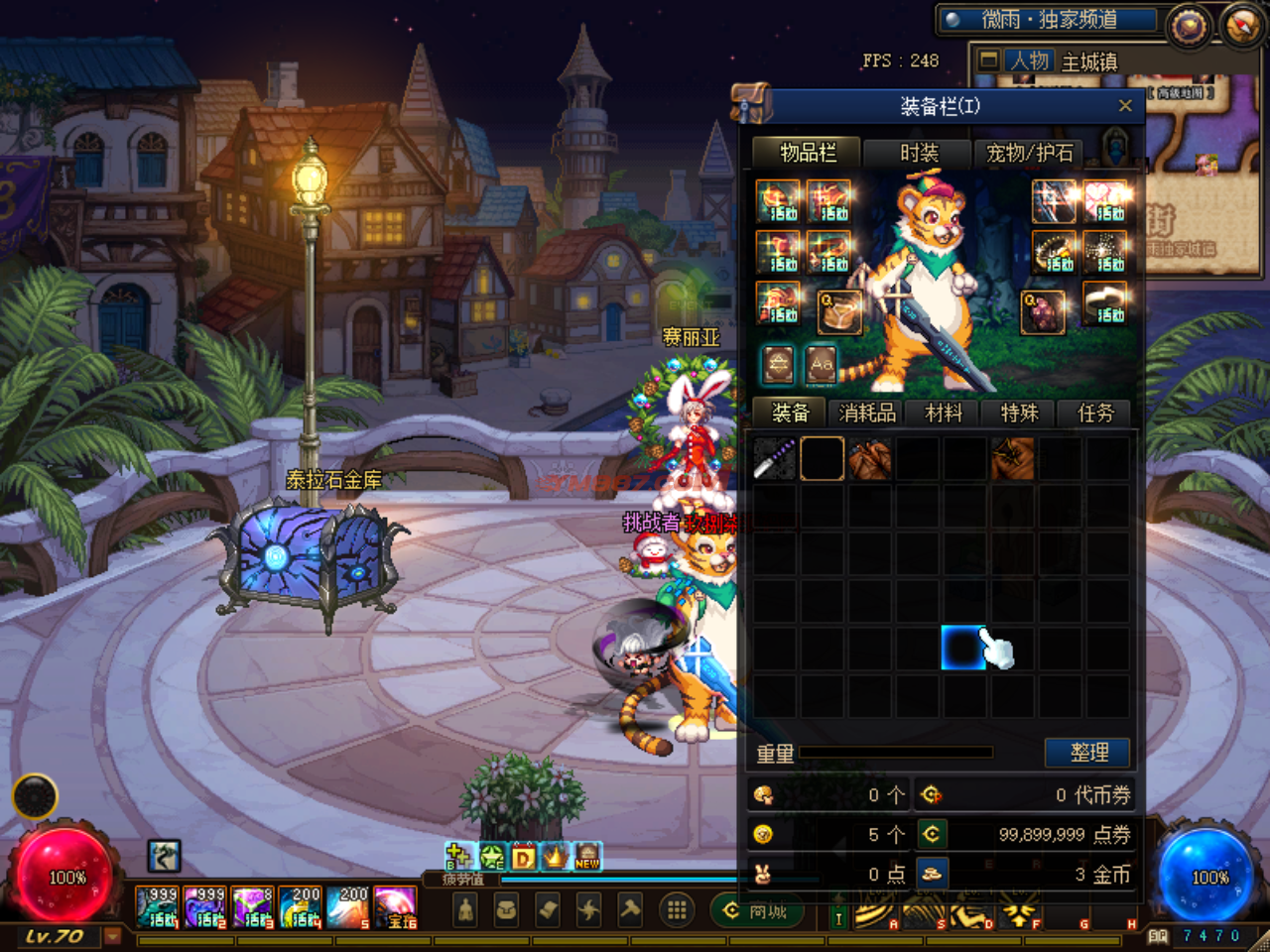Switch to the 材料 (materials) category
The image size is (1270, 952).
click(944, 413)
